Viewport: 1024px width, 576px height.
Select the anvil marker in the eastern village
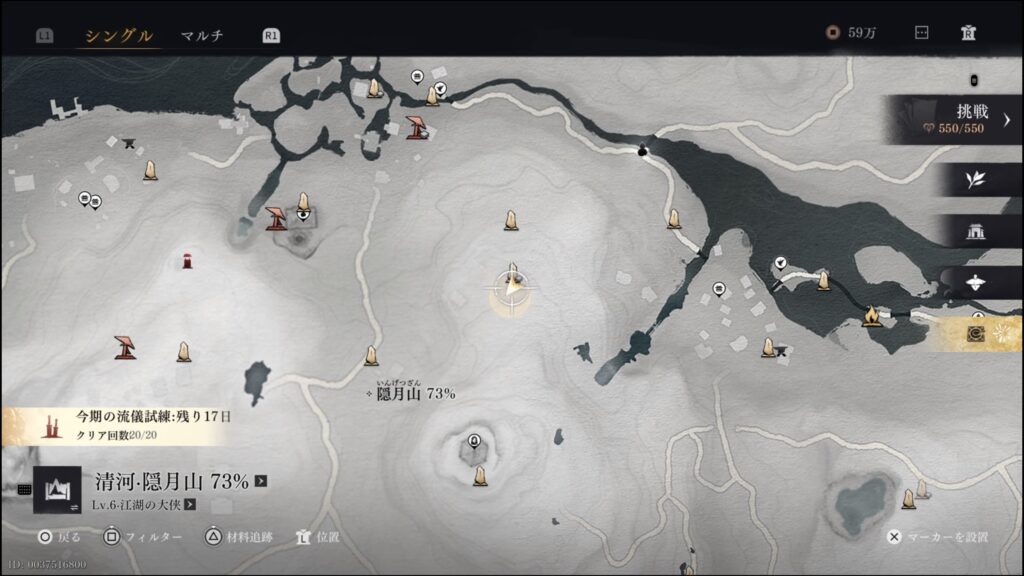782,350
